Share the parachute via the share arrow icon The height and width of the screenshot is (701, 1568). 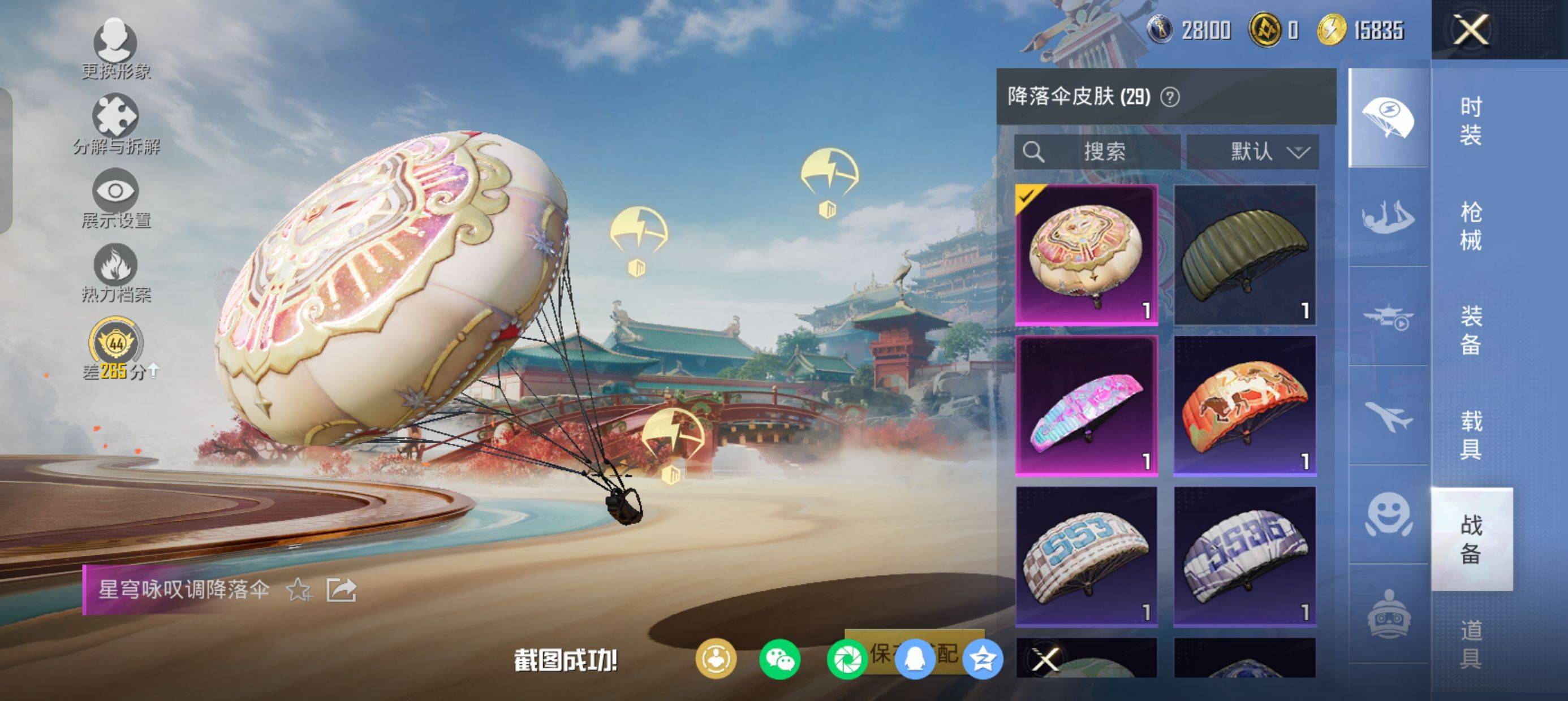click(341, 590)
